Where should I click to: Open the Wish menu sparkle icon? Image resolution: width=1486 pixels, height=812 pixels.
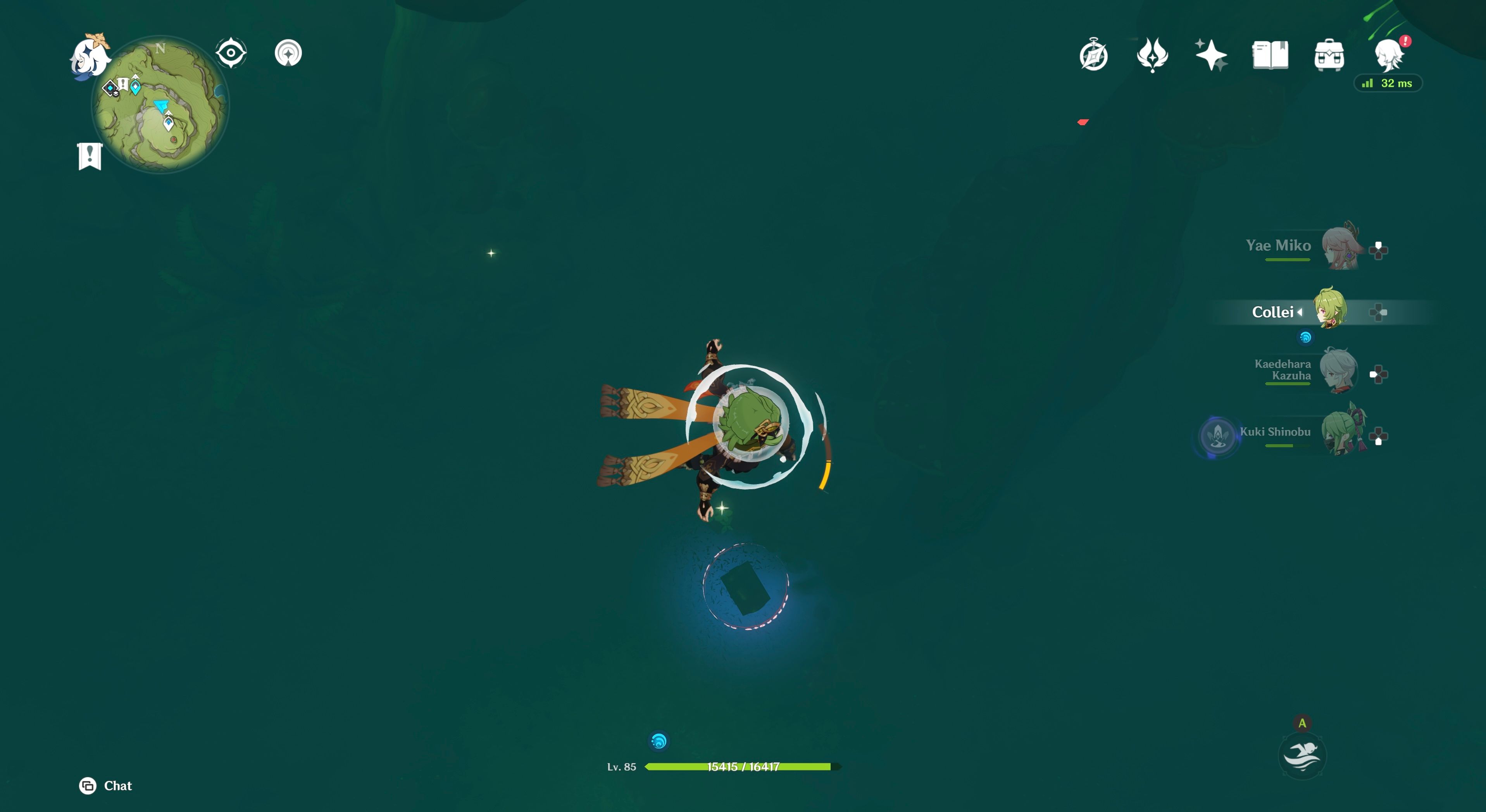click(x=1212, y=55)
